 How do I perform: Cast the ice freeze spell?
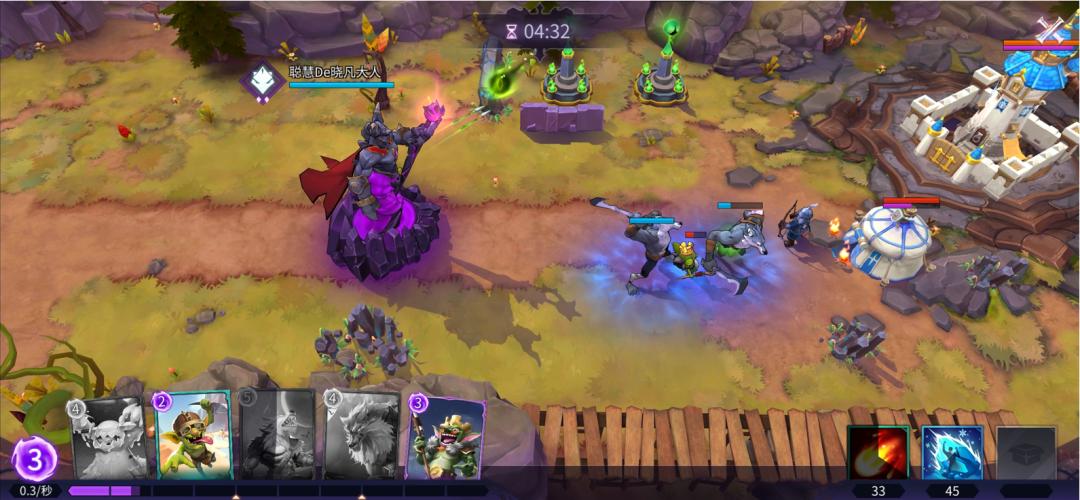pos(951,453)
